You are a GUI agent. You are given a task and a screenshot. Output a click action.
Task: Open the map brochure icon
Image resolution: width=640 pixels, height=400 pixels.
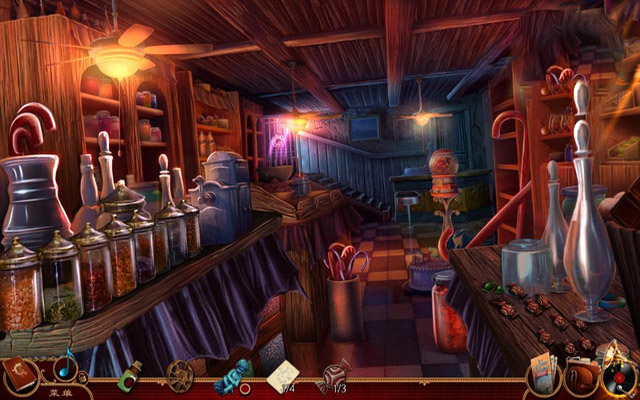[x=544, y=374]
